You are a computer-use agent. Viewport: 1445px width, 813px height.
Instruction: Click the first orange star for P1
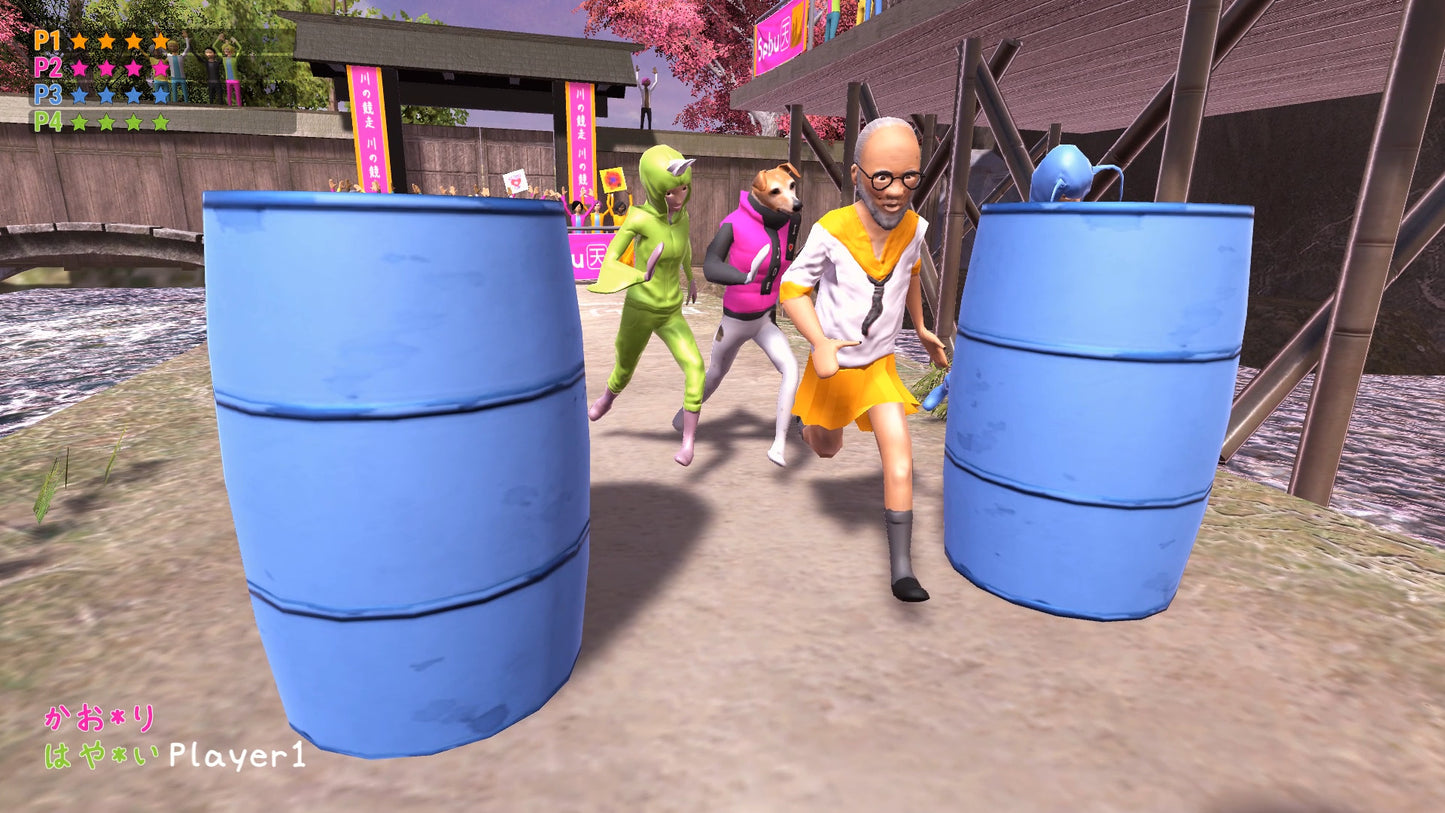click(x=80, y=41)
